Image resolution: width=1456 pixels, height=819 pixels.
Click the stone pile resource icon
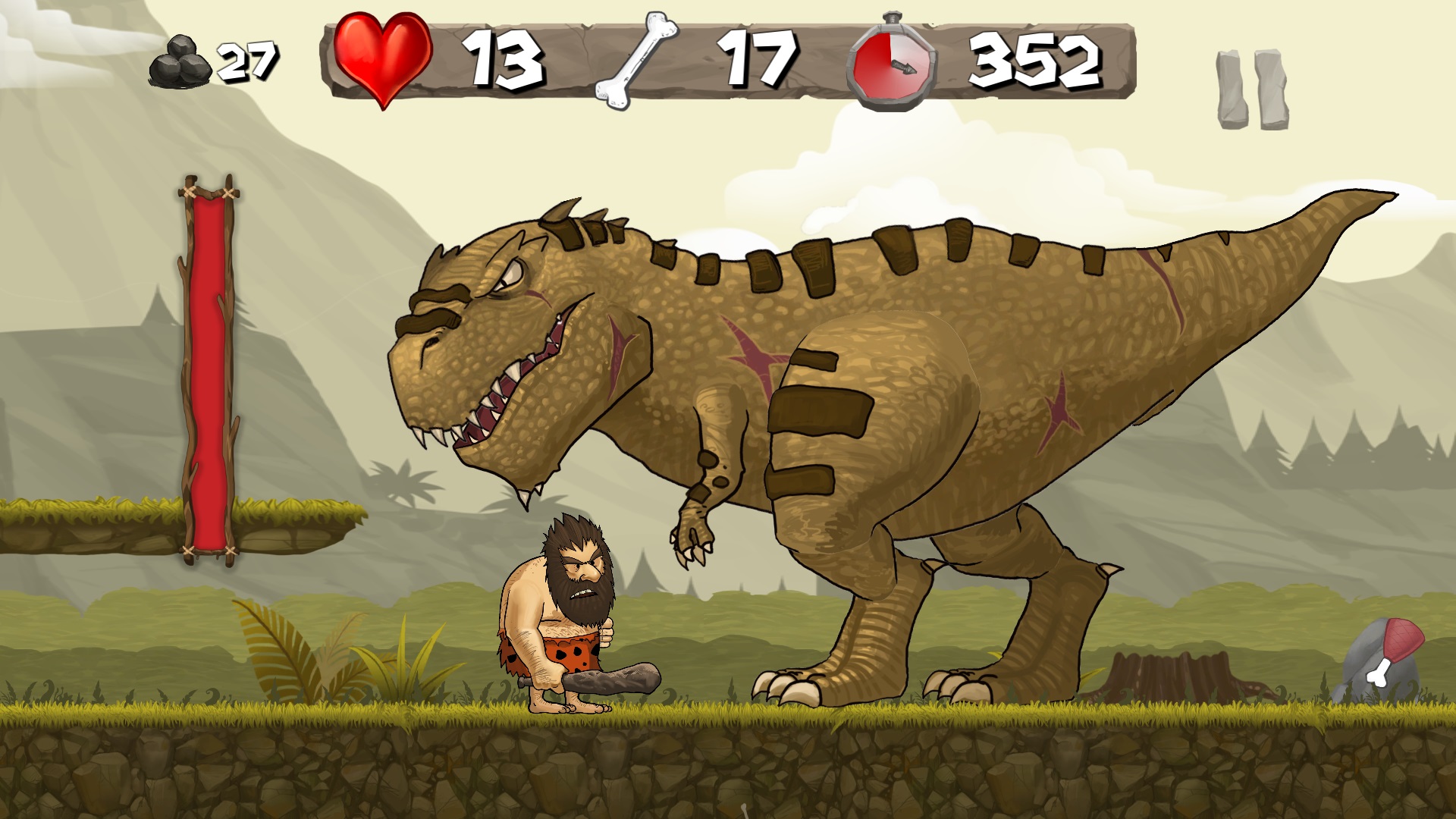click(180, 61)
